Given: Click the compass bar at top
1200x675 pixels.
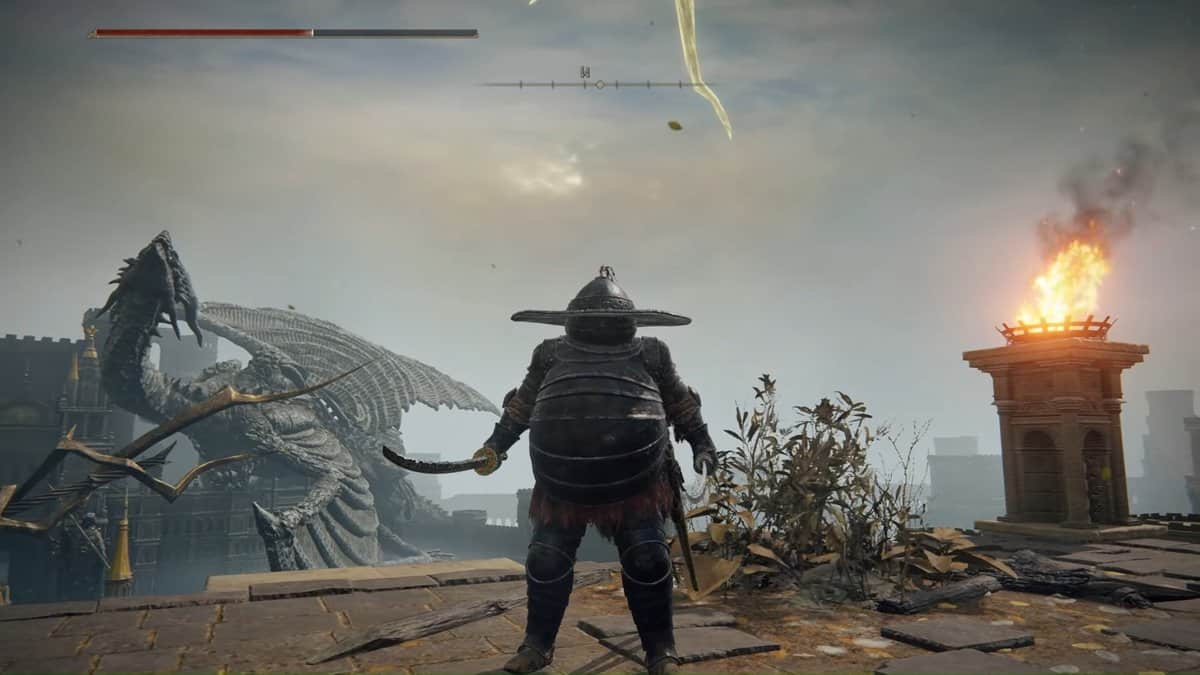Looking at the screenshot, I should point(598,84).
